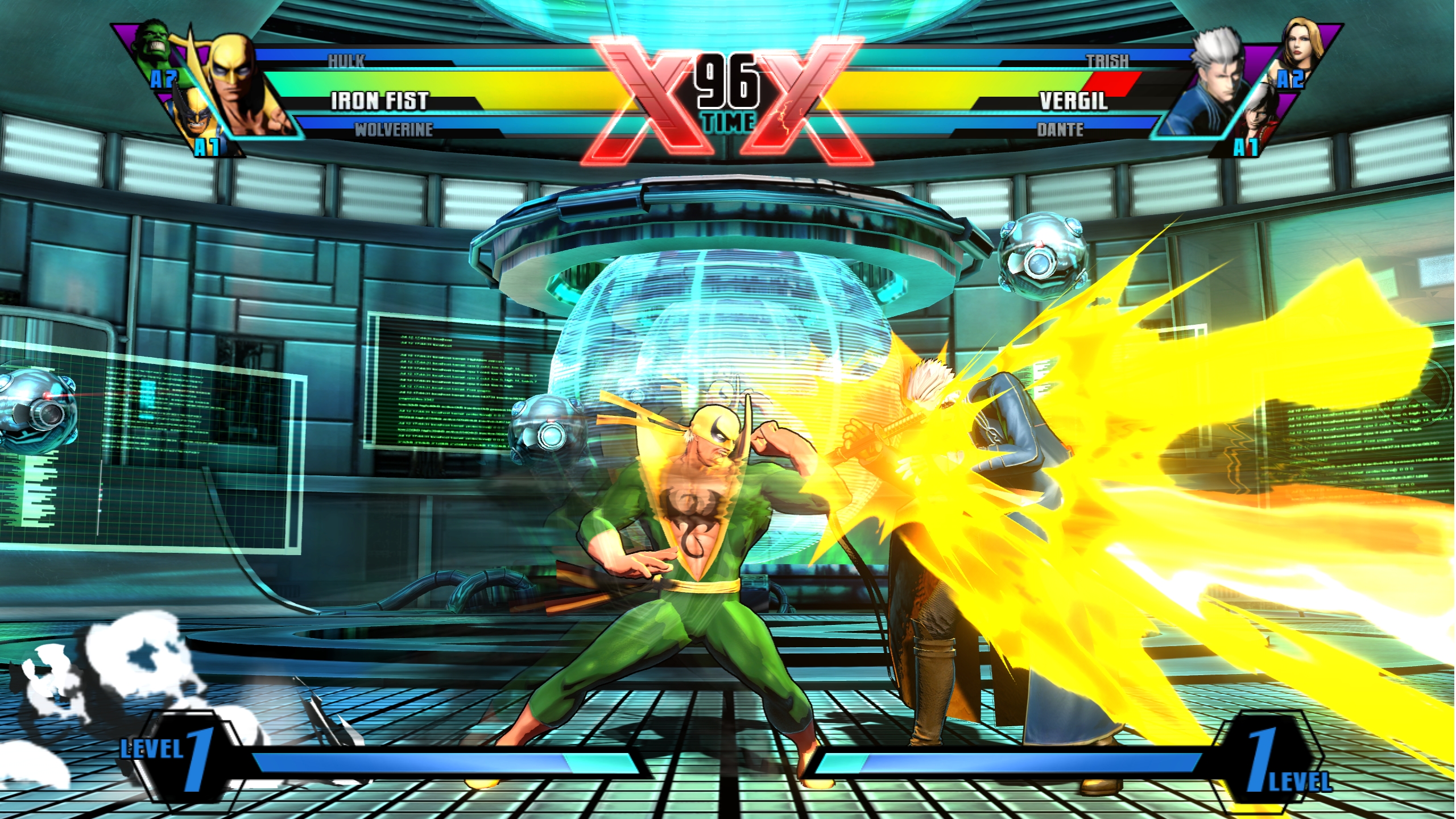The image size is (1456, 819).
Task: Click the Hulk assist portrait
Action: point(152,44)
